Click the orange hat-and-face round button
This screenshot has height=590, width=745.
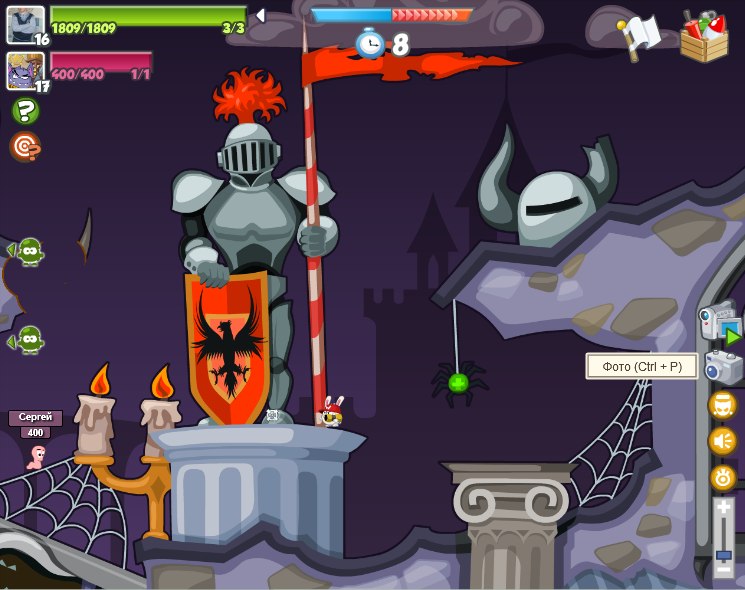722,405
